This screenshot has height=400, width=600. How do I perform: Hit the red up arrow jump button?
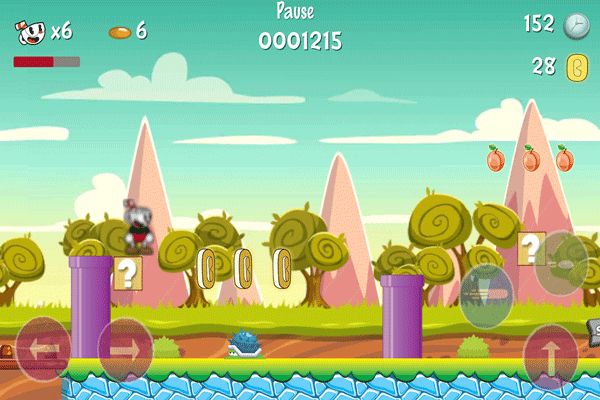pos(551,355)
